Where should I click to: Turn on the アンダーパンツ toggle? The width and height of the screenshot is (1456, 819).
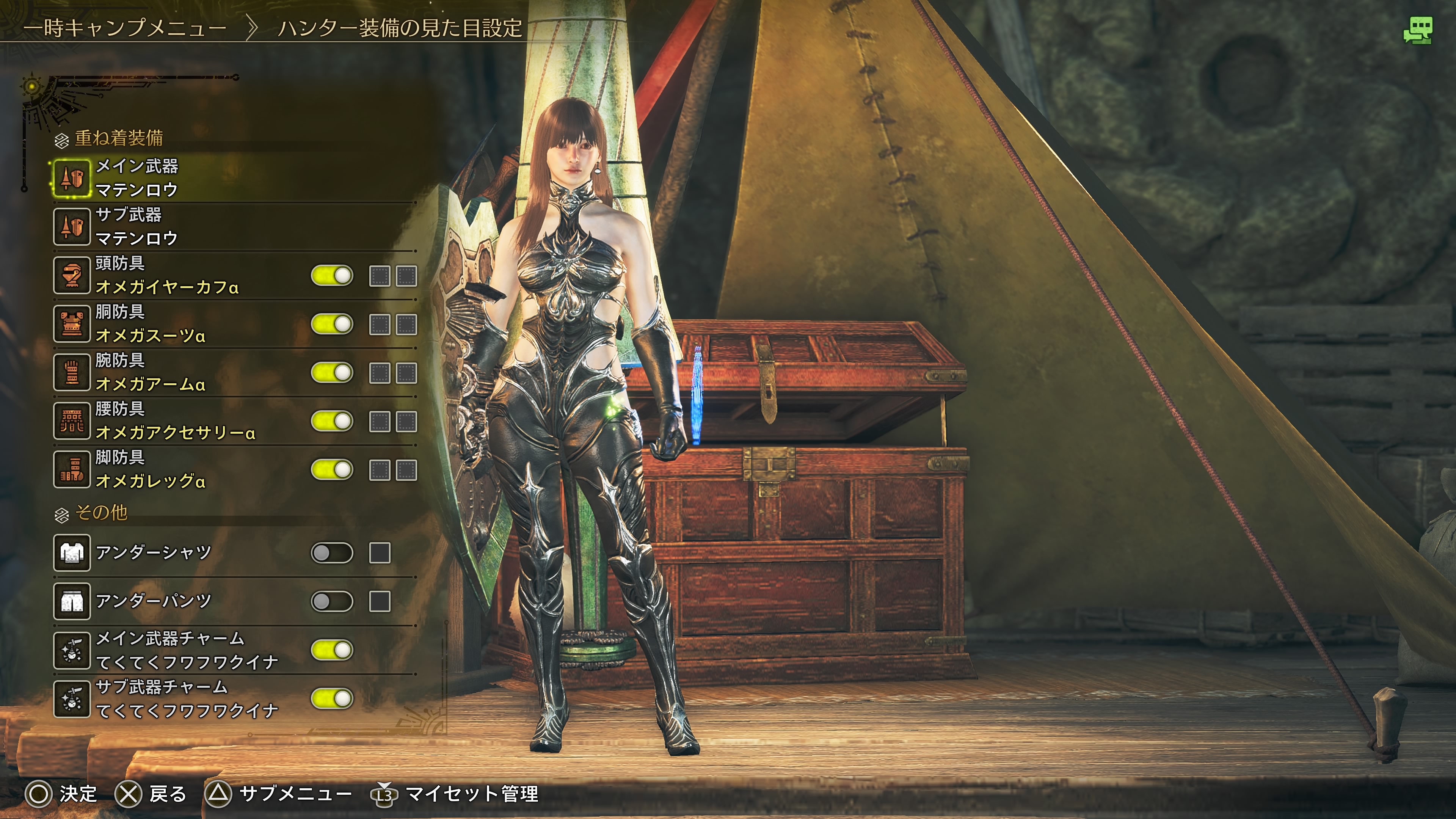click(x=332, y=601)
